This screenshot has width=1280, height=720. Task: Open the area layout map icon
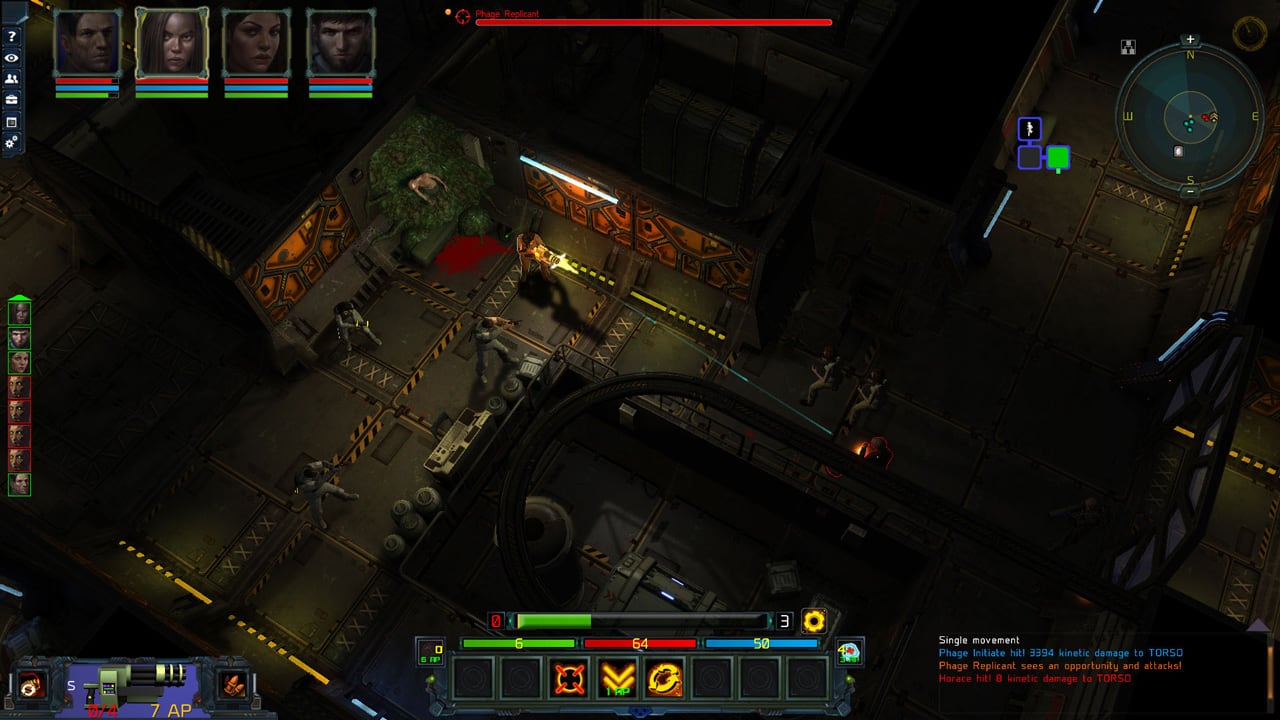1129,46
